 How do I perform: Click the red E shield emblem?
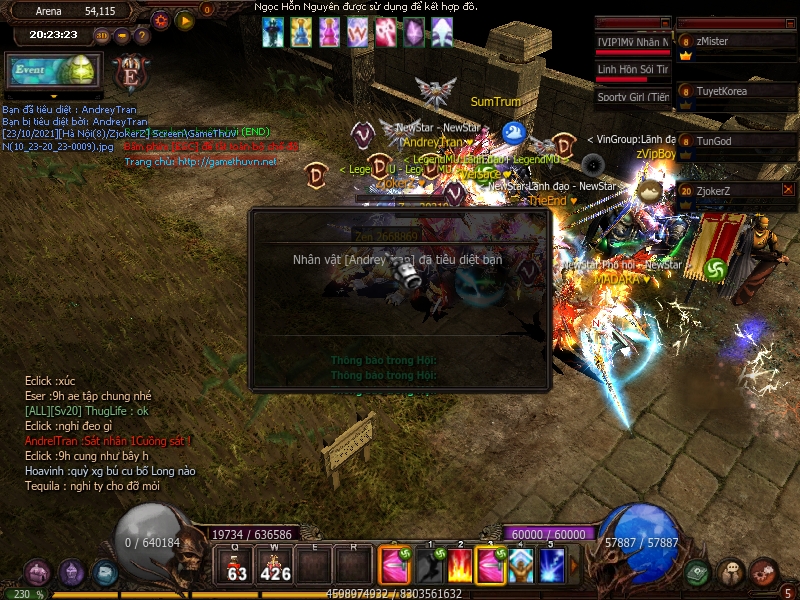tap(131, 73)
